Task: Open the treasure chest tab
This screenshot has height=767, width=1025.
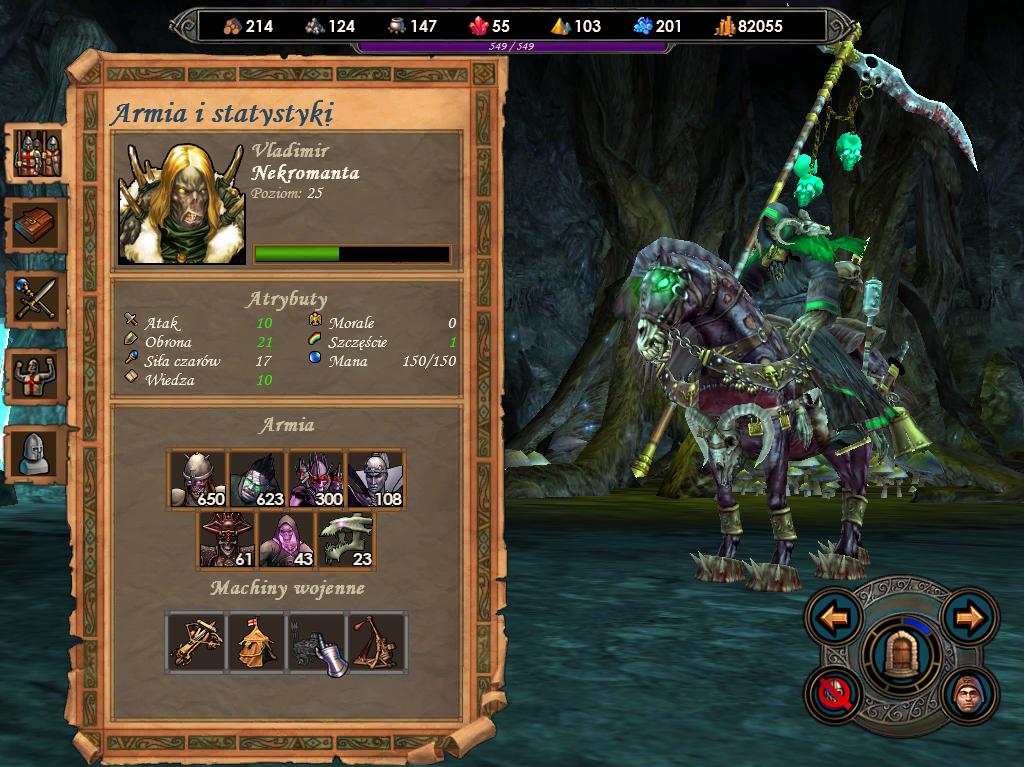Action: pos(38,227)
